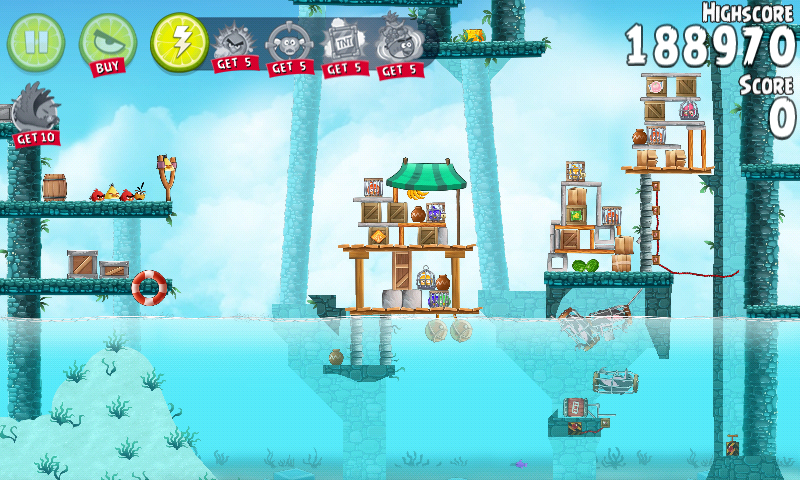Screen dimensions: 800x480
Task: Toggle the lightning bolt power-ups bar
Action: tap(179, 42)
